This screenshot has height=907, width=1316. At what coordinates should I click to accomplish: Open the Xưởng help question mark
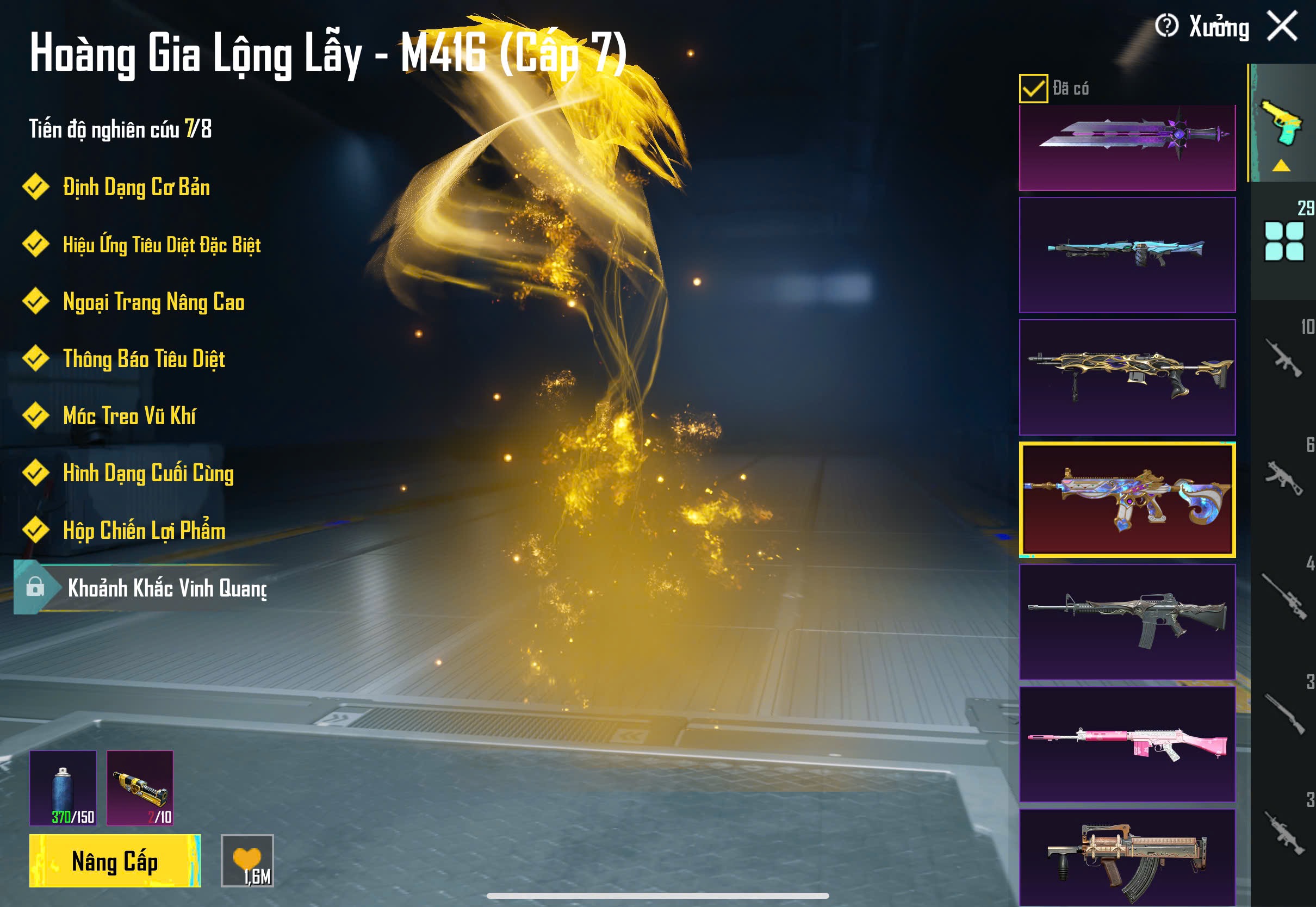pos(1166,26)
